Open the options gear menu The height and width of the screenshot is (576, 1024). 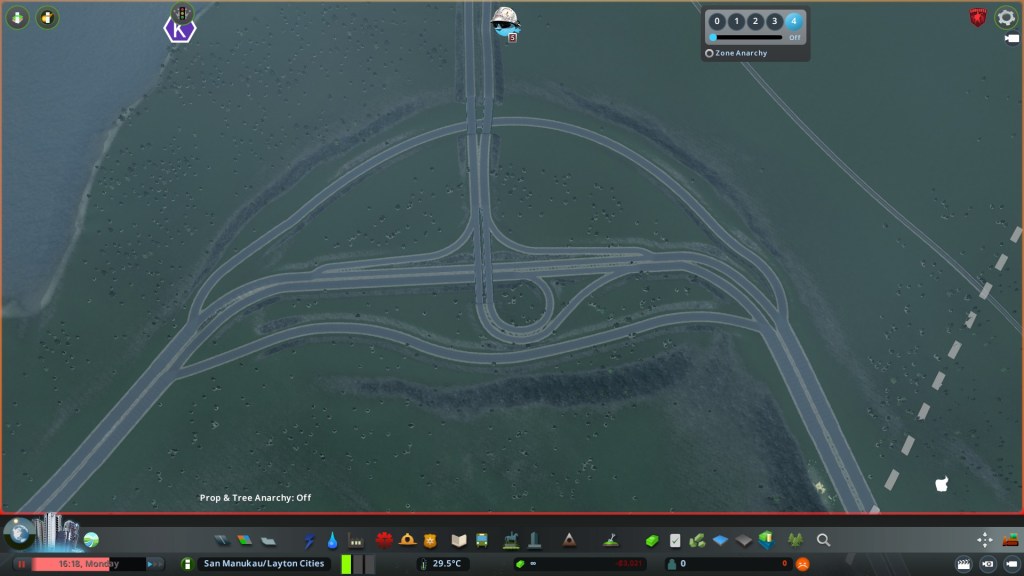coord(1006,17)
